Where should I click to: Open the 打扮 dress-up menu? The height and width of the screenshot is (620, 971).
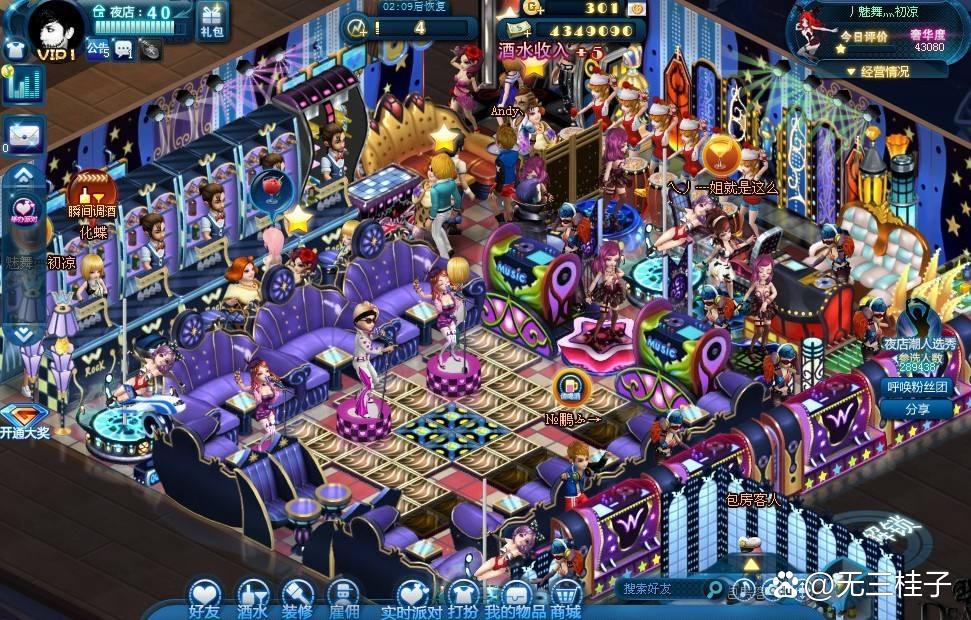[x=462, y=596]
